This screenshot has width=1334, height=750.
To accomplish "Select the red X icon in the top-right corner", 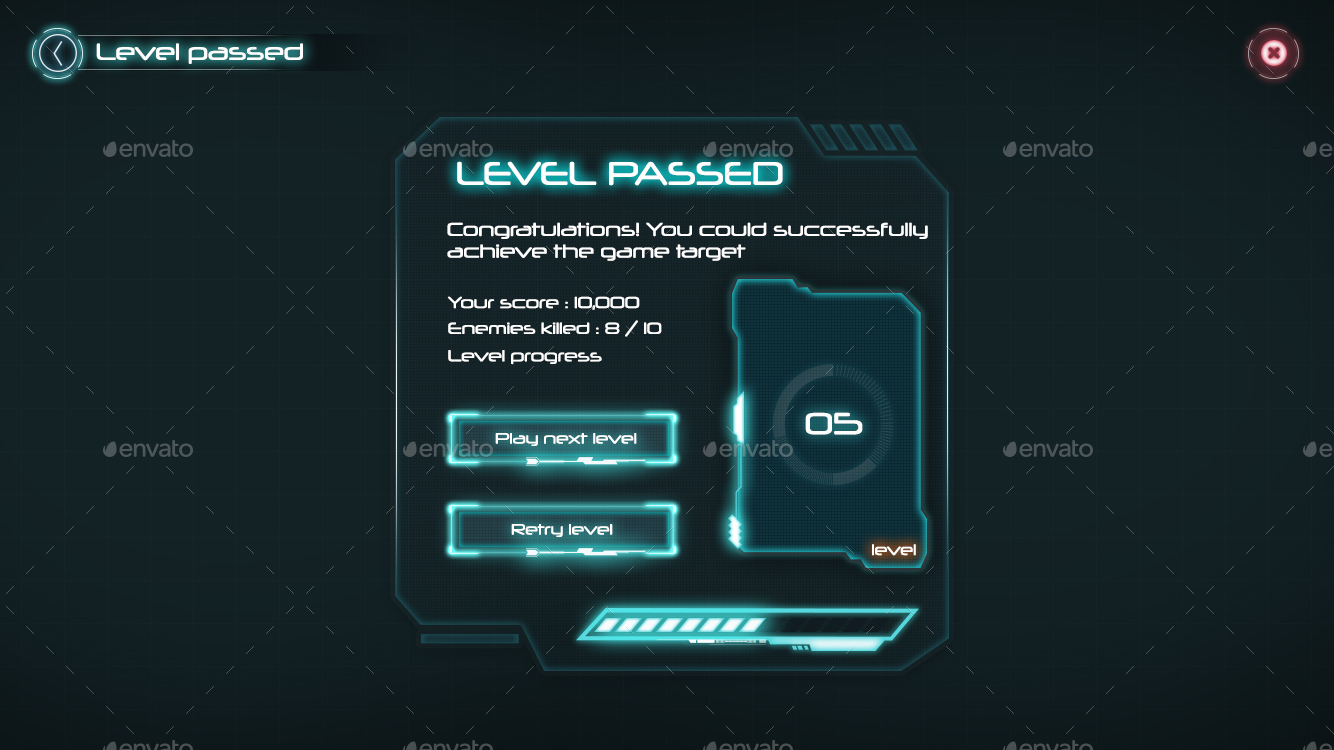I will tap(1273, 53).
